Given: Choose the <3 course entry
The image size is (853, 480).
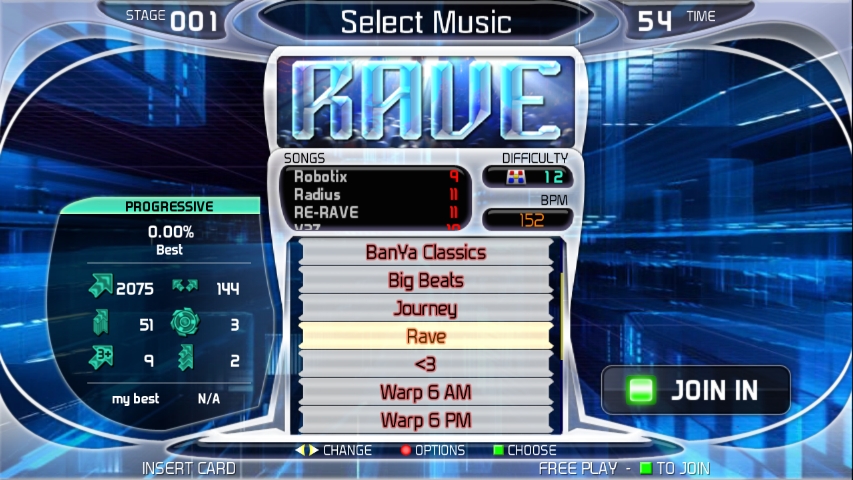Looking at the screenshot, I should pos(426,364).
